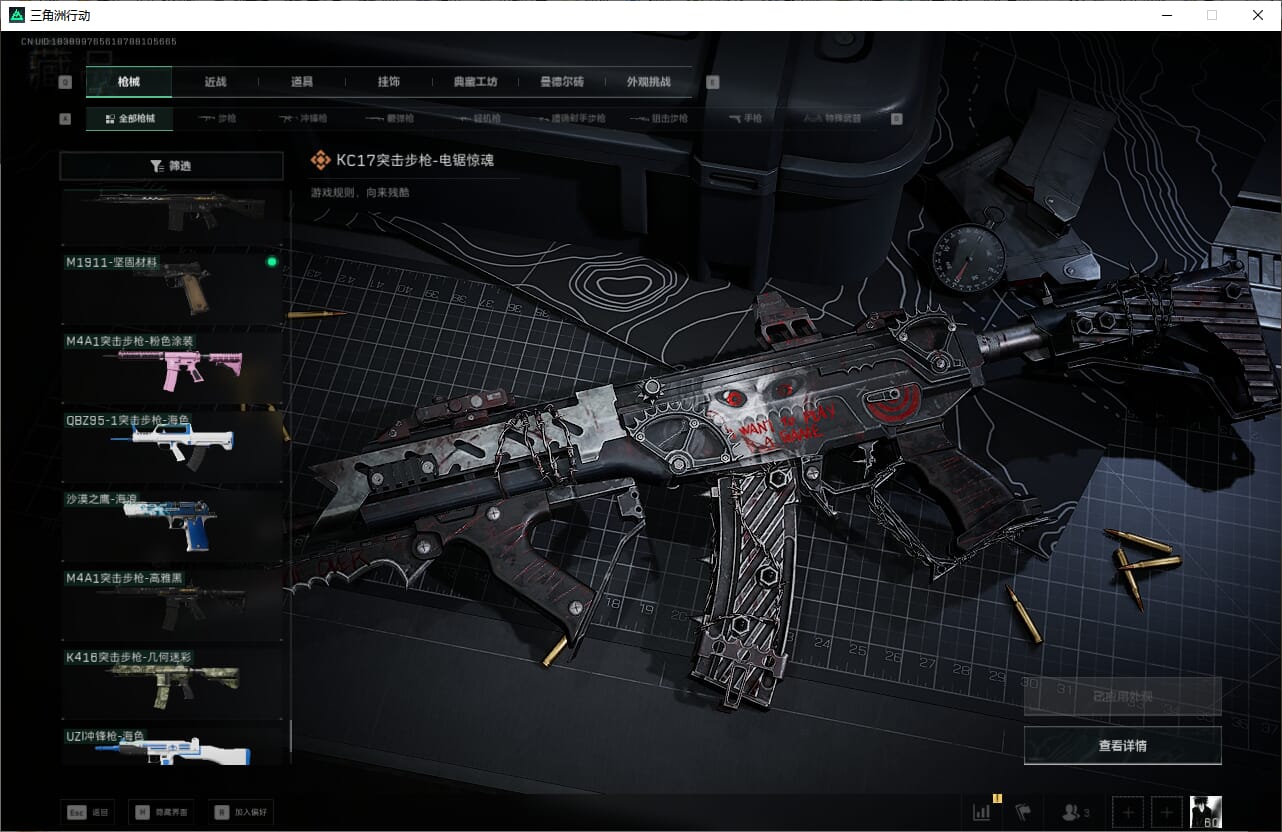The image size is (1282, 832).
Task: Show 狙击步枪 sniper rifles
Action: point(660,118)
